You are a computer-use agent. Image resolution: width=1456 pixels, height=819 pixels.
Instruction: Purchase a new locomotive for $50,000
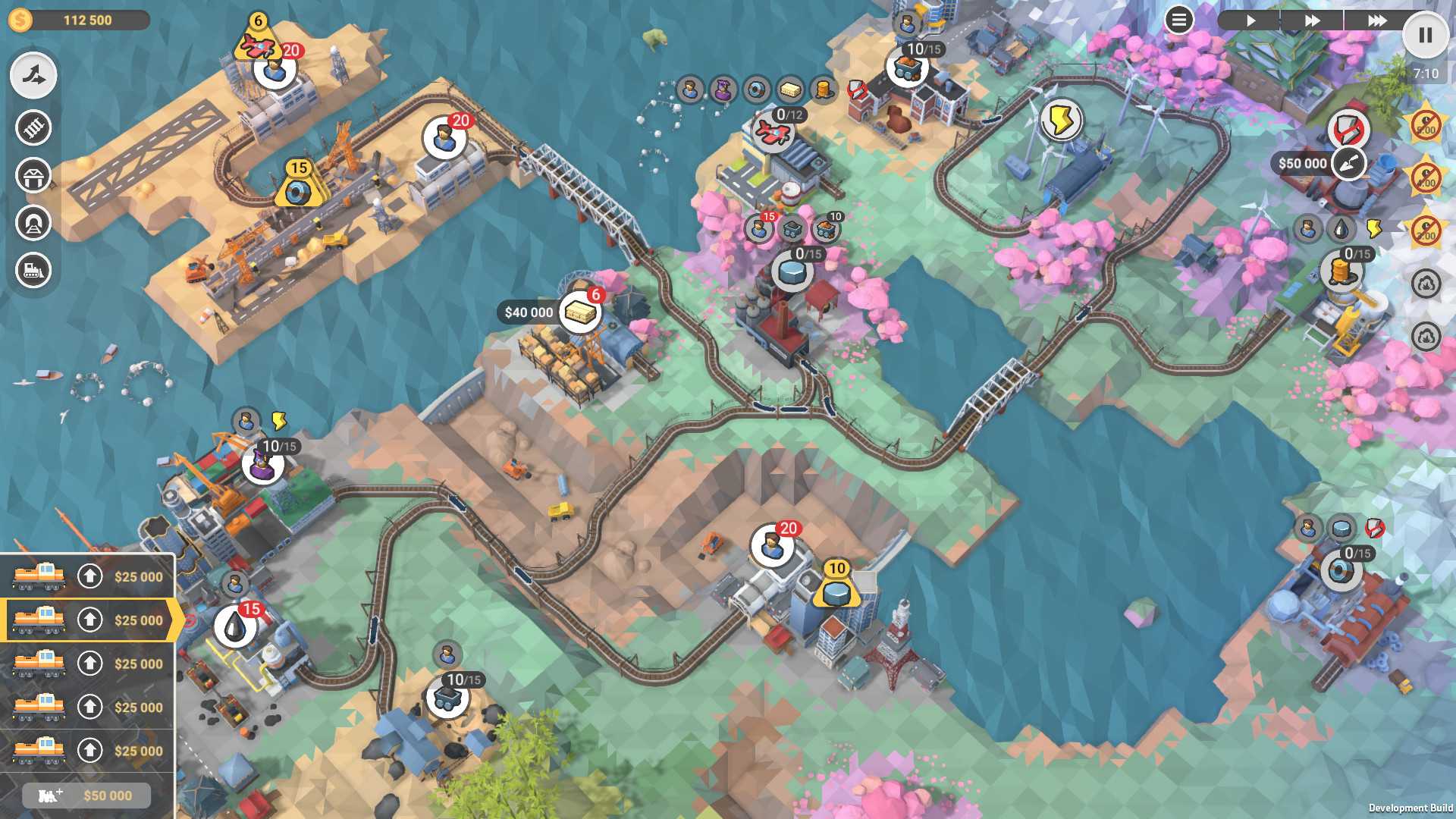click(86, 795)
